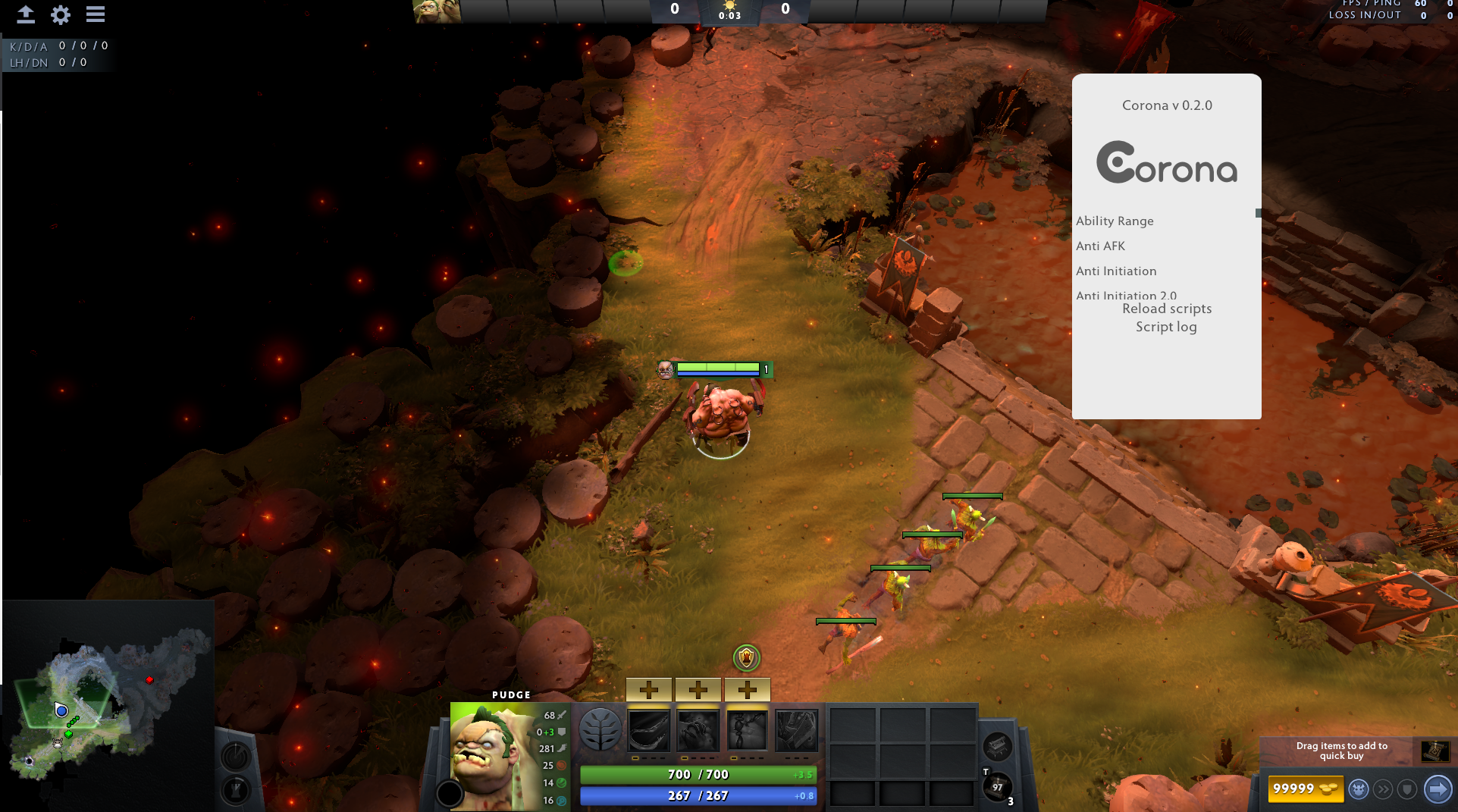Choose the Anti AFK script entry
Image resolution: width=1458 pixels, height=812 pixels.
[x=1100, y=246]
